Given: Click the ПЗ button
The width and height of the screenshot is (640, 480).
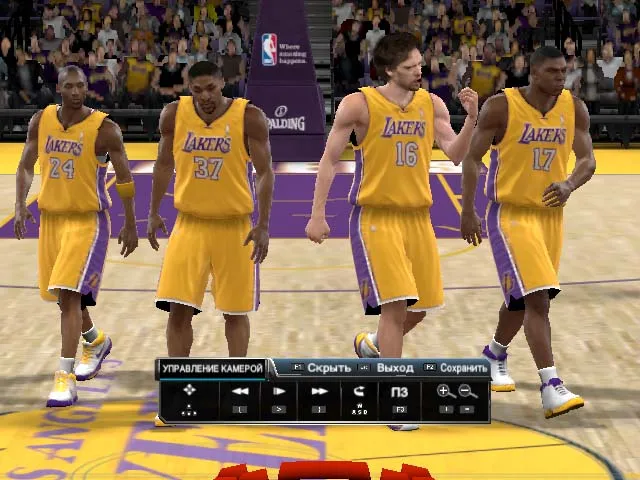Looking at the screenshot, I should click(399, 392).
